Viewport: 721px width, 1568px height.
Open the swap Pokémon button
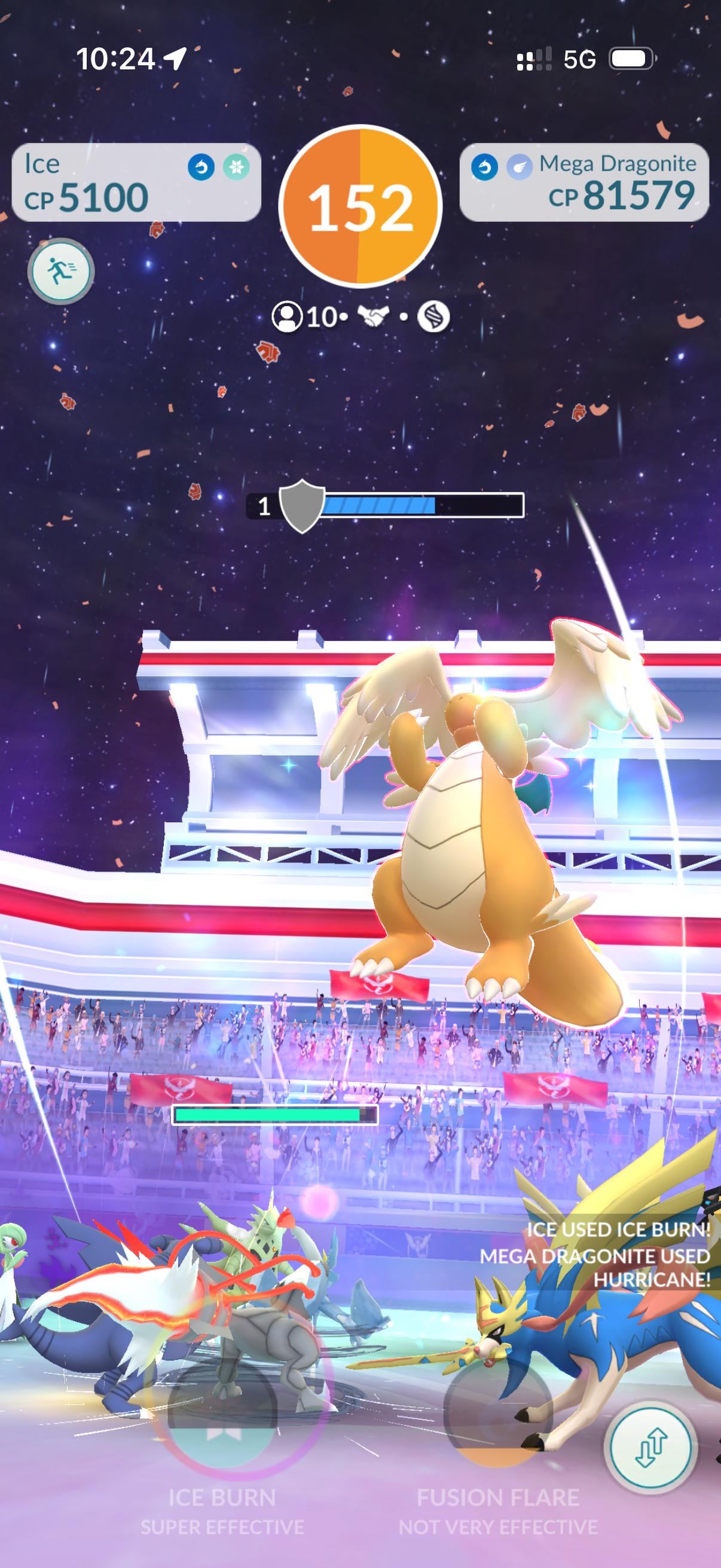pyautogui.click(x=651, y=1447)
